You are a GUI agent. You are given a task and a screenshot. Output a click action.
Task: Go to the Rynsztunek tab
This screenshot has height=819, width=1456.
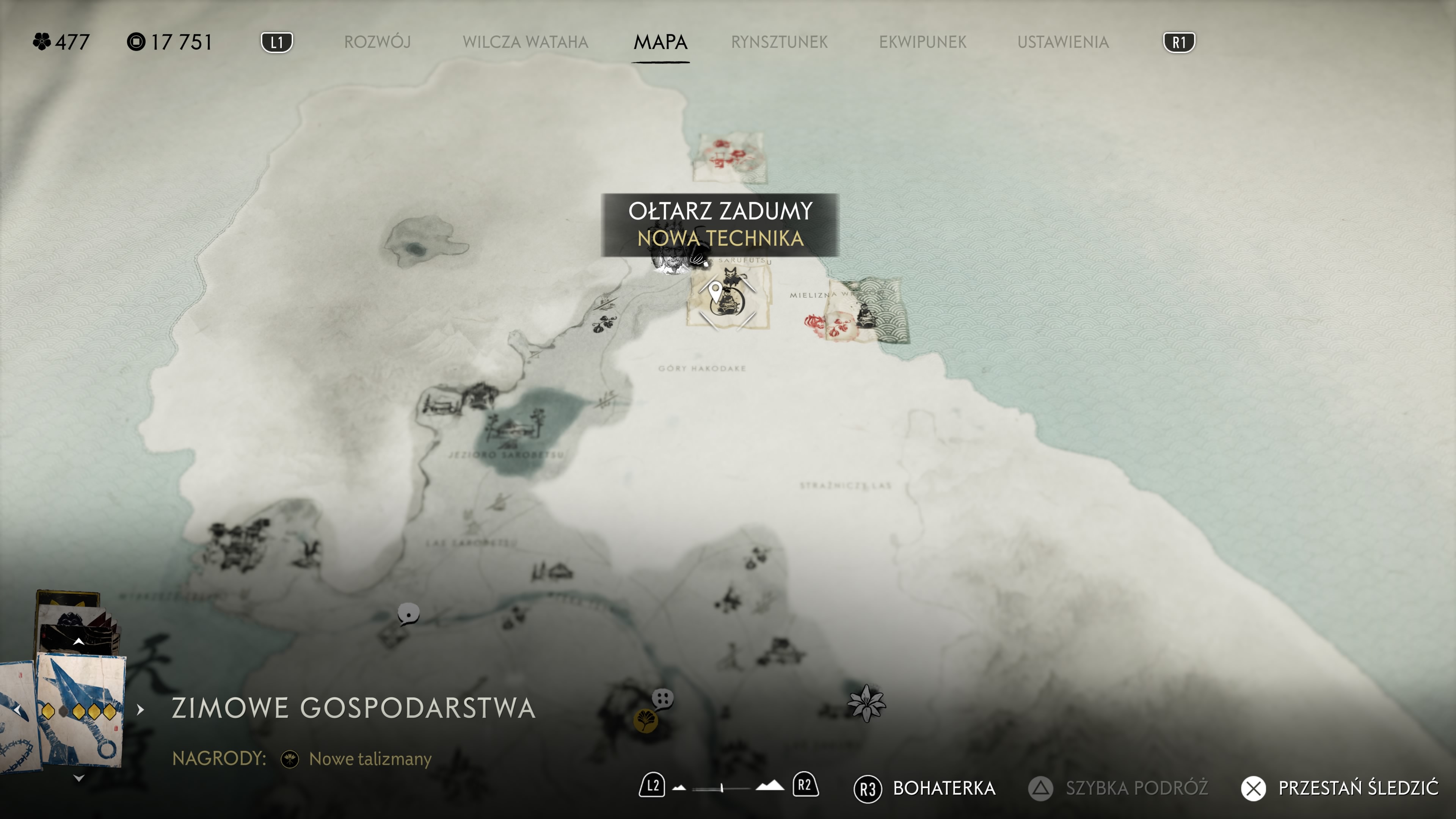click(x=779, y=42)
